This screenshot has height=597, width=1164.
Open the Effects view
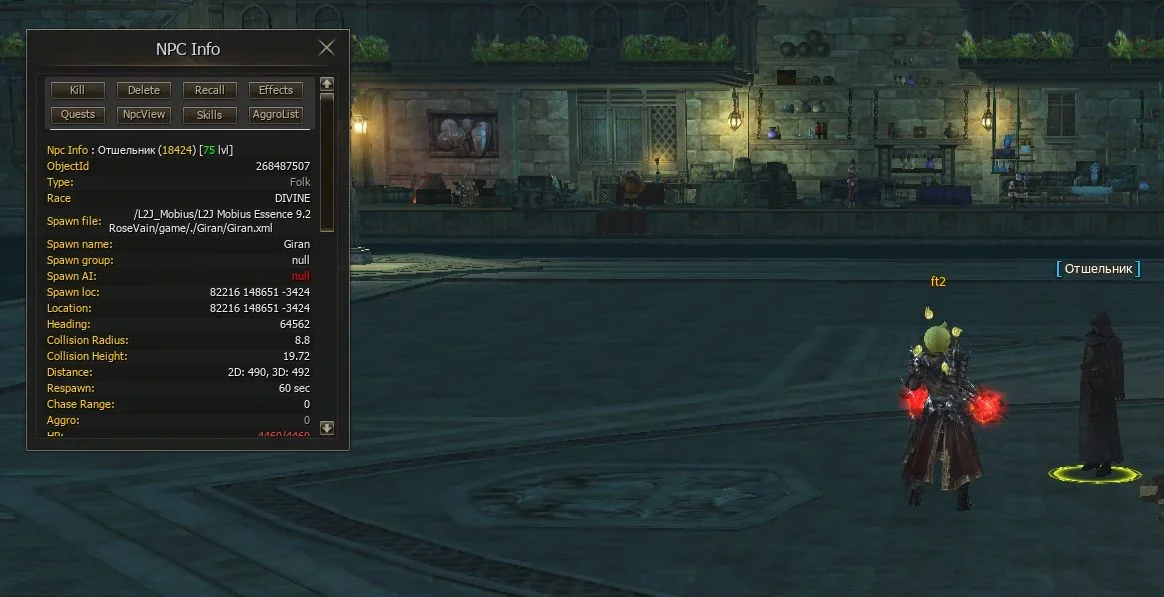[276, 90]
